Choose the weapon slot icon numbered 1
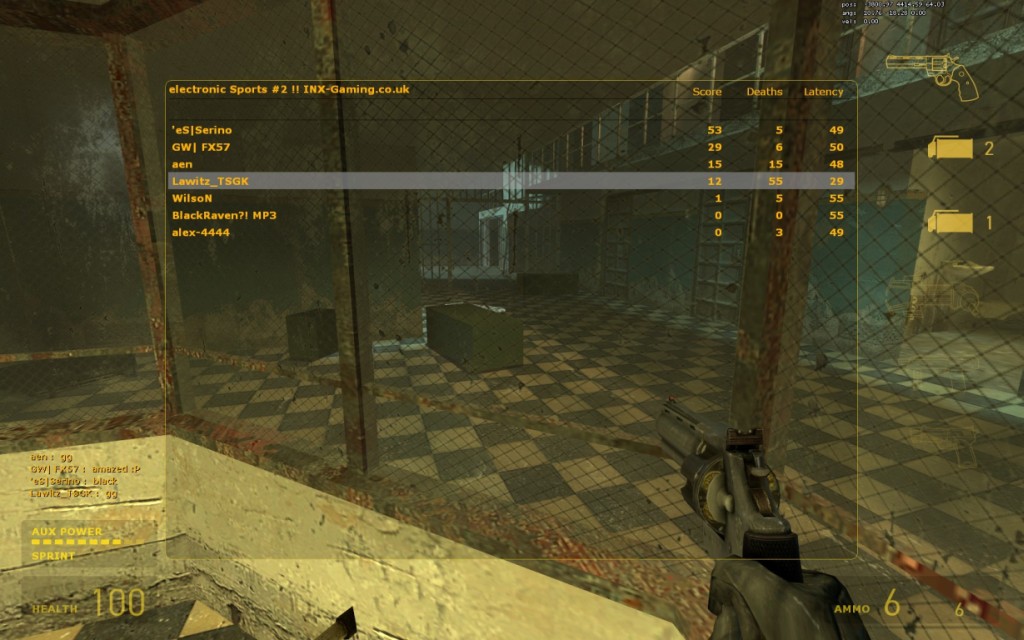The image size is (1024, 640). tap(951, 222)
